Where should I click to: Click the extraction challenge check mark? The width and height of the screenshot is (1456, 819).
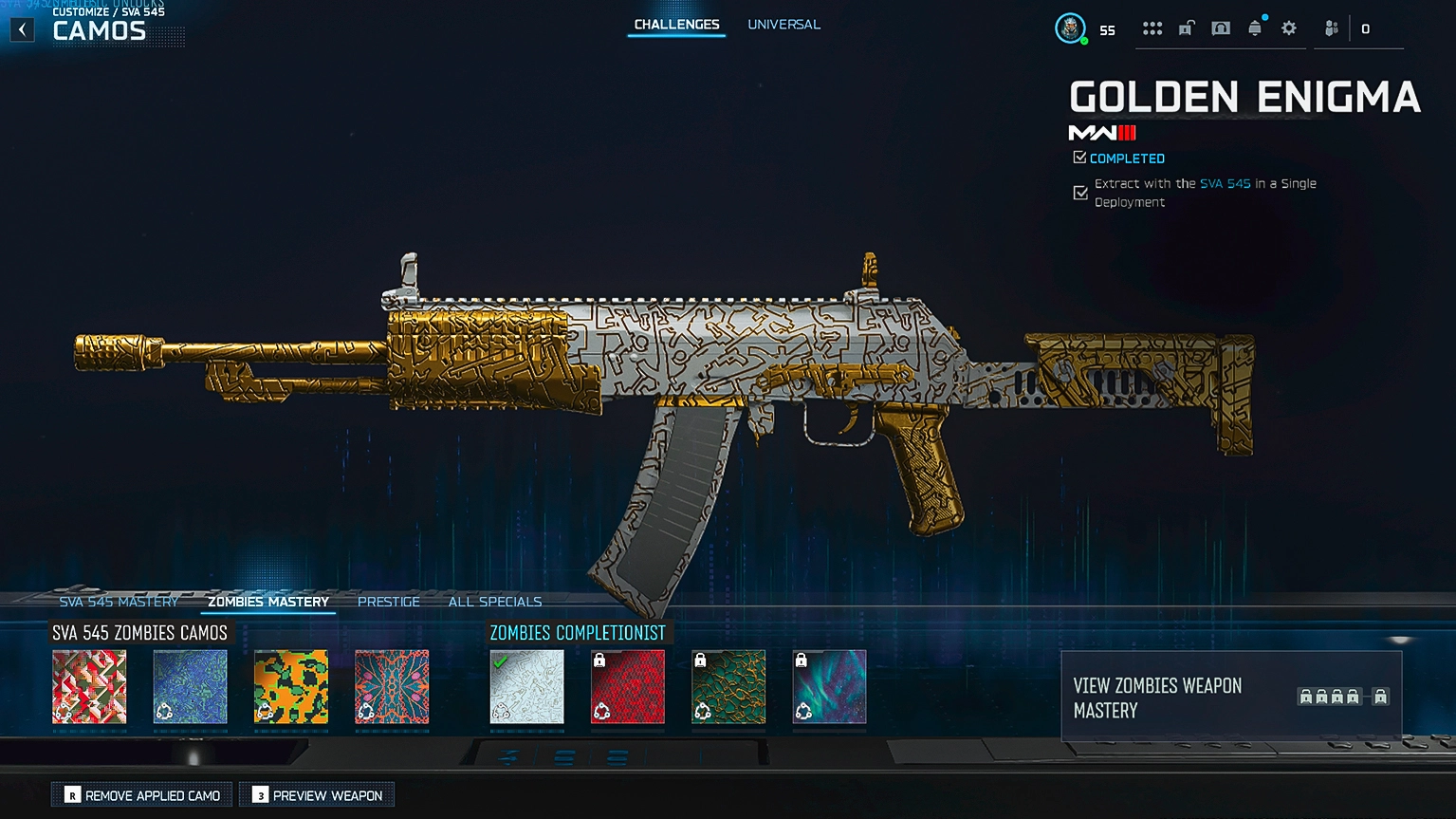point(1080,193)
